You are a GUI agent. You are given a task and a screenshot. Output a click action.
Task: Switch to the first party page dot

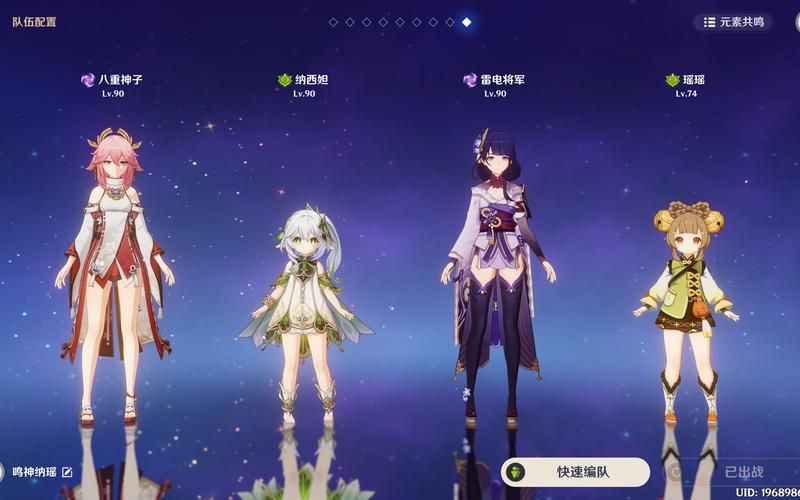tap(333, 22)
